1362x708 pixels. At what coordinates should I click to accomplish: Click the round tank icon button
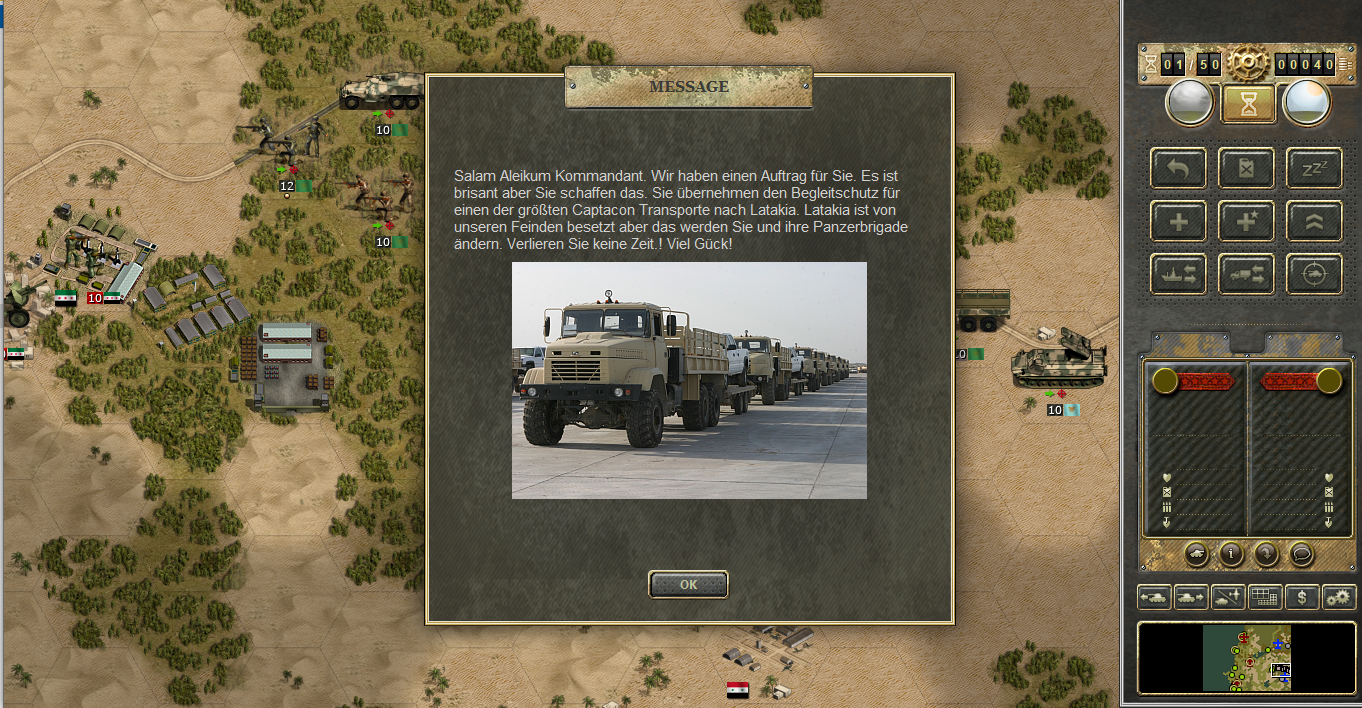pos(1196,552)
